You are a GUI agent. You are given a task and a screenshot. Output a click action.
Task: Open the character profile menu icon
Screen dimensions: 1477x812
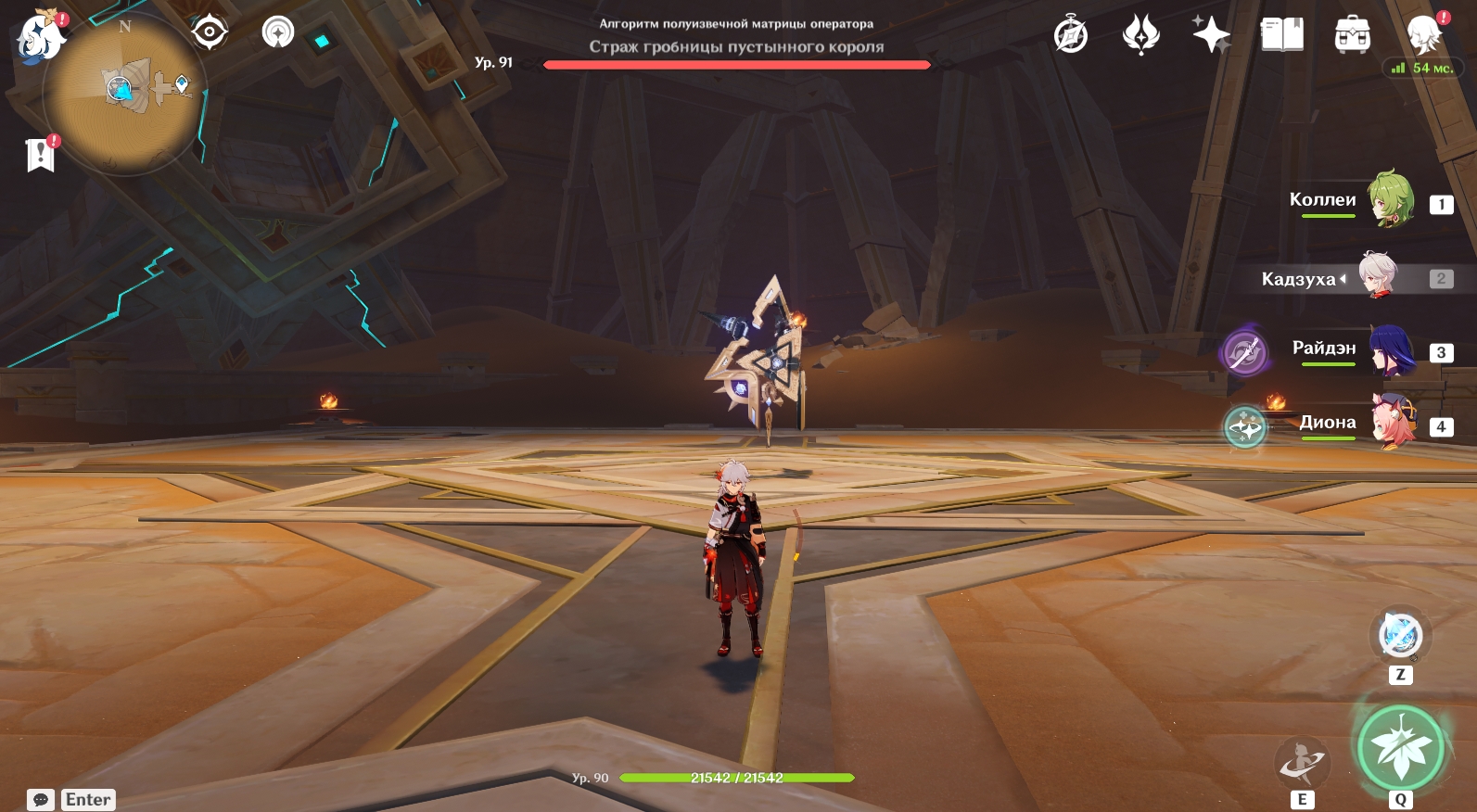[1423, 35]
